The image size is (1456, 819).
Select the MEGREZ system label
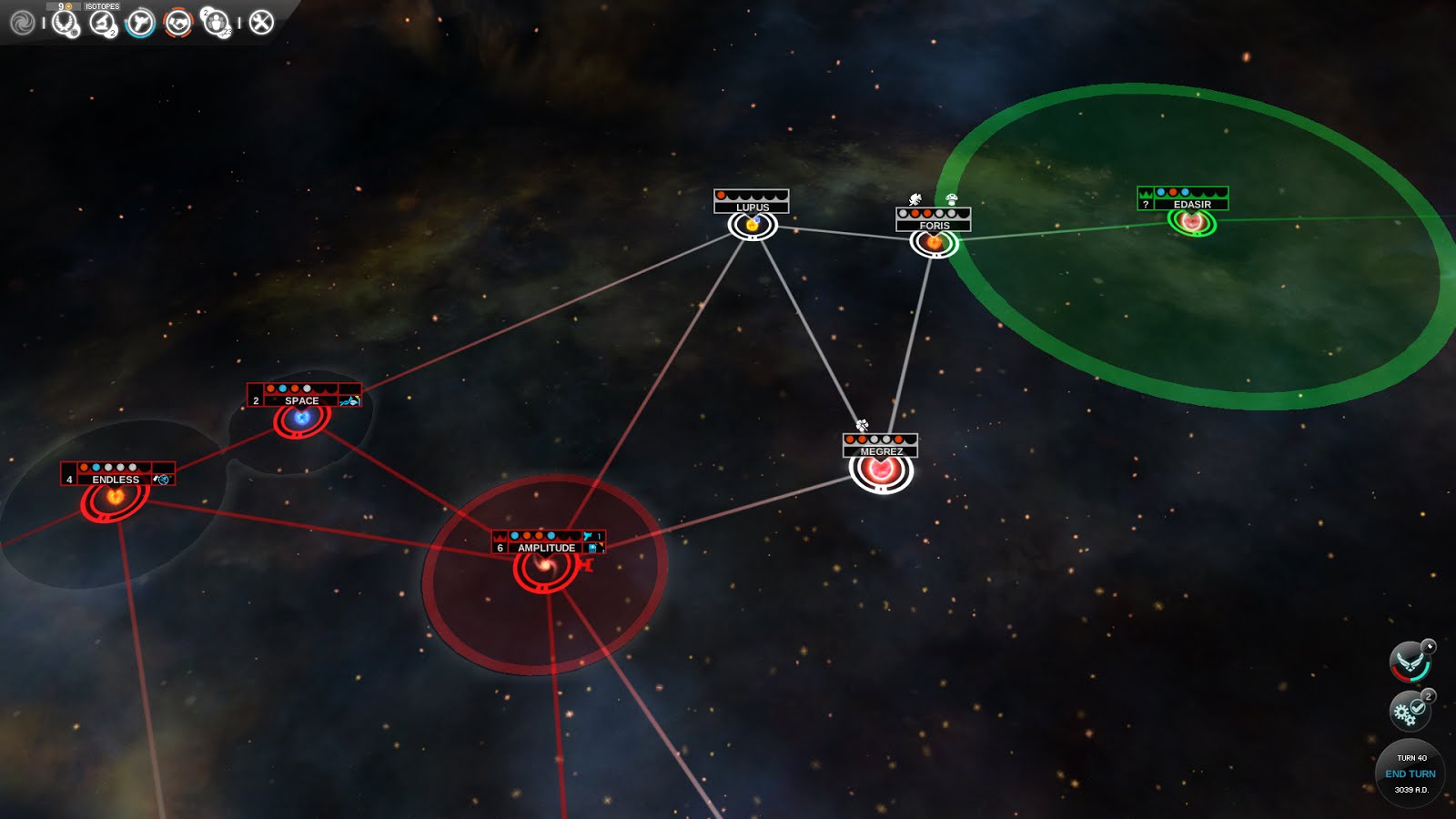coord(881,451)
